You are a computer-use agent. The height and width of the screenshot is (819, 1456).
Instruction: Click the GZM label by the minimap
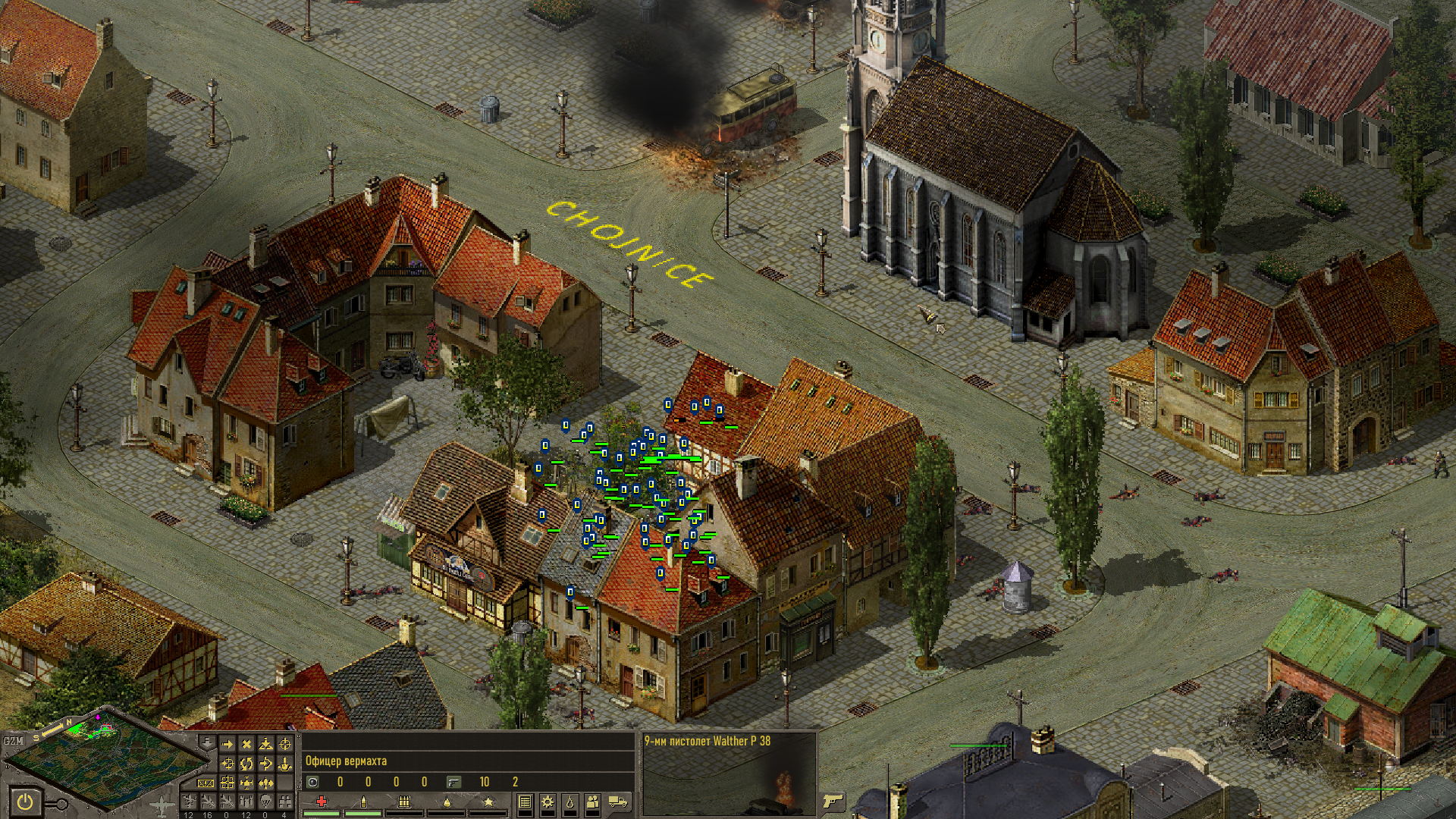[14, 741]
